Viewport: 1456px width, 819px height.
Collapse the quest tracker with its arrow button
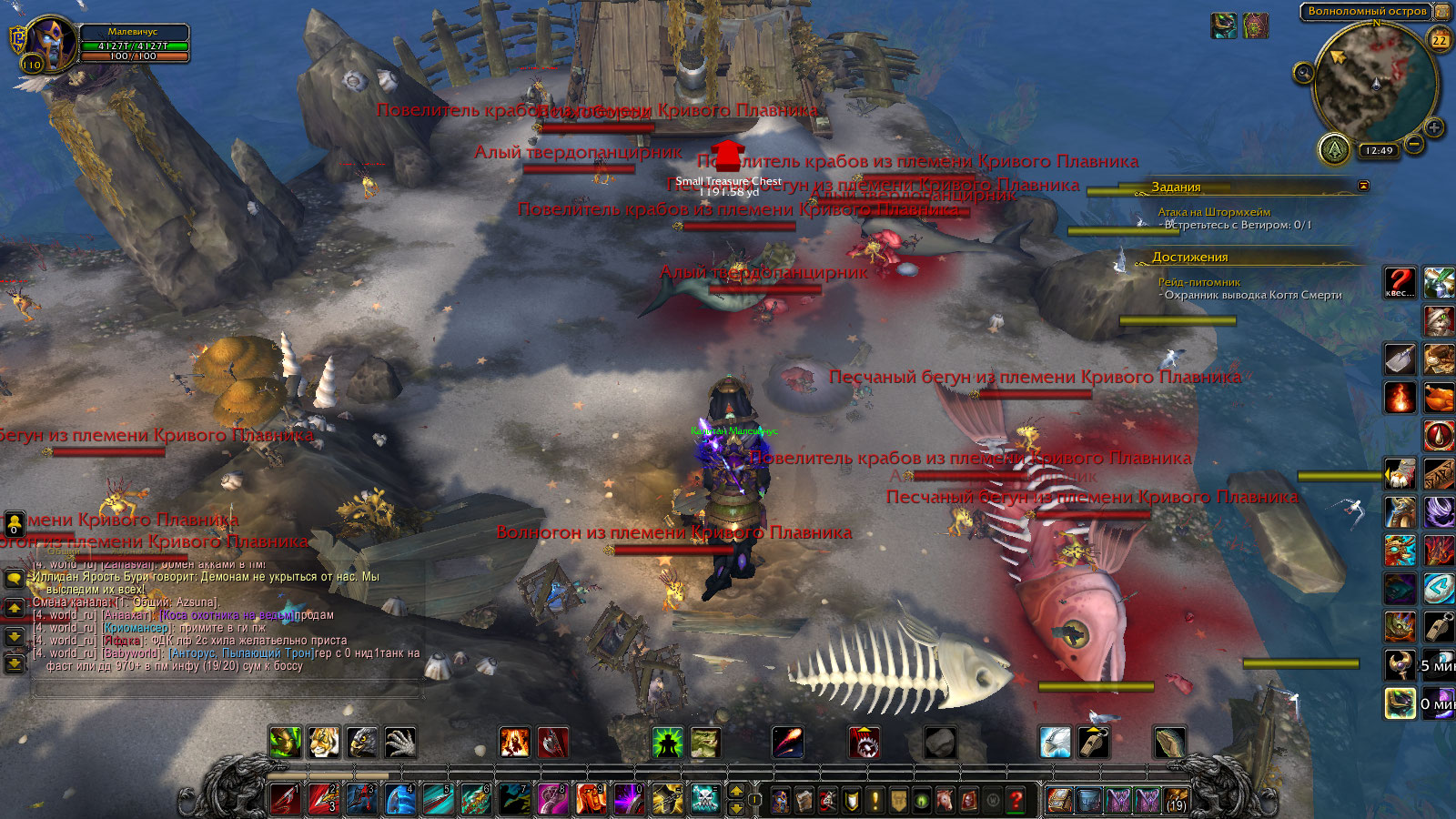click(x=1363, y=186)
